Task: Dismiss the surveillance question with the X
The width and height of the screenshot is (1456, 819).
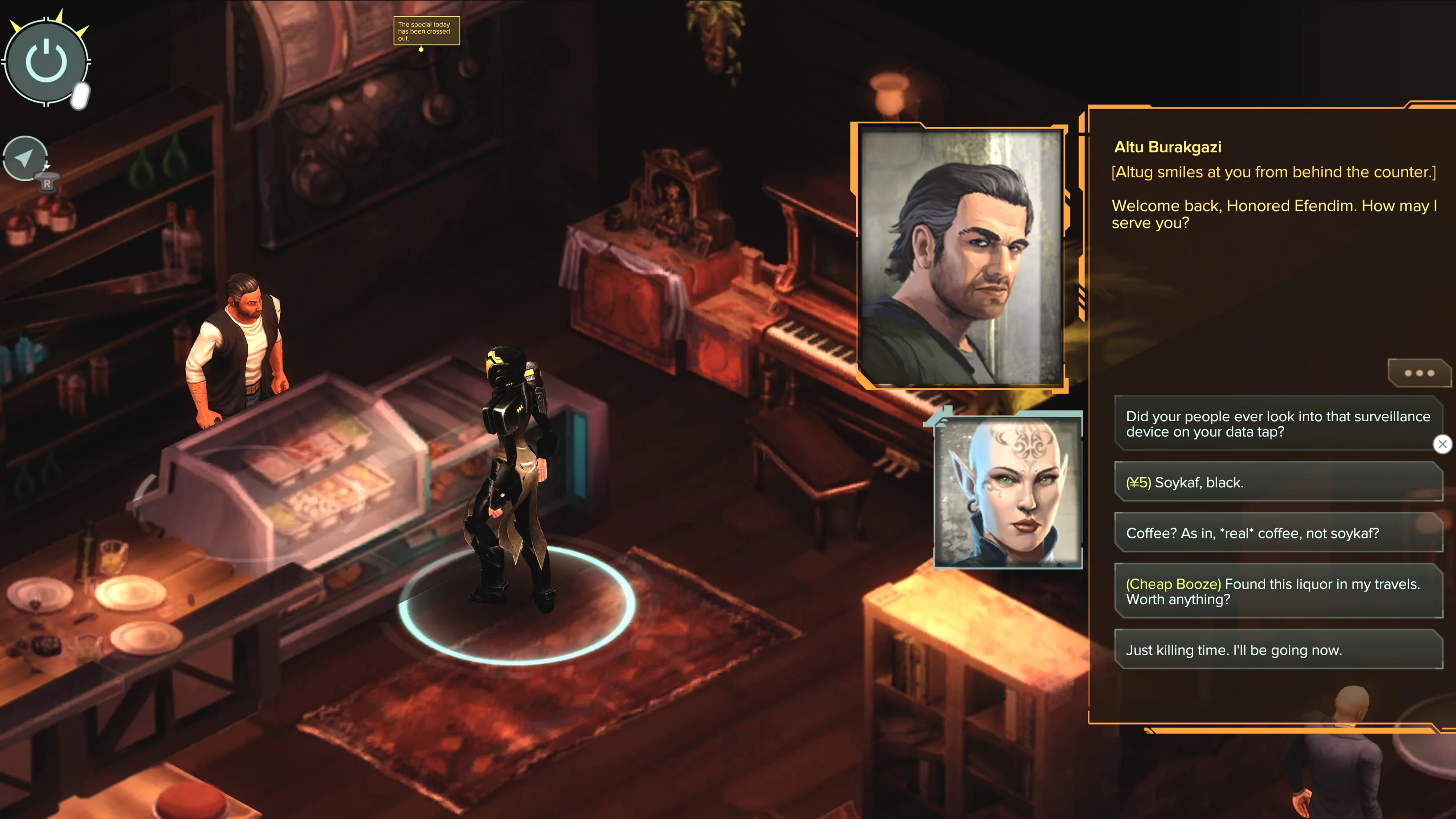Action: pyautogui.click(x=1443, y=444)
